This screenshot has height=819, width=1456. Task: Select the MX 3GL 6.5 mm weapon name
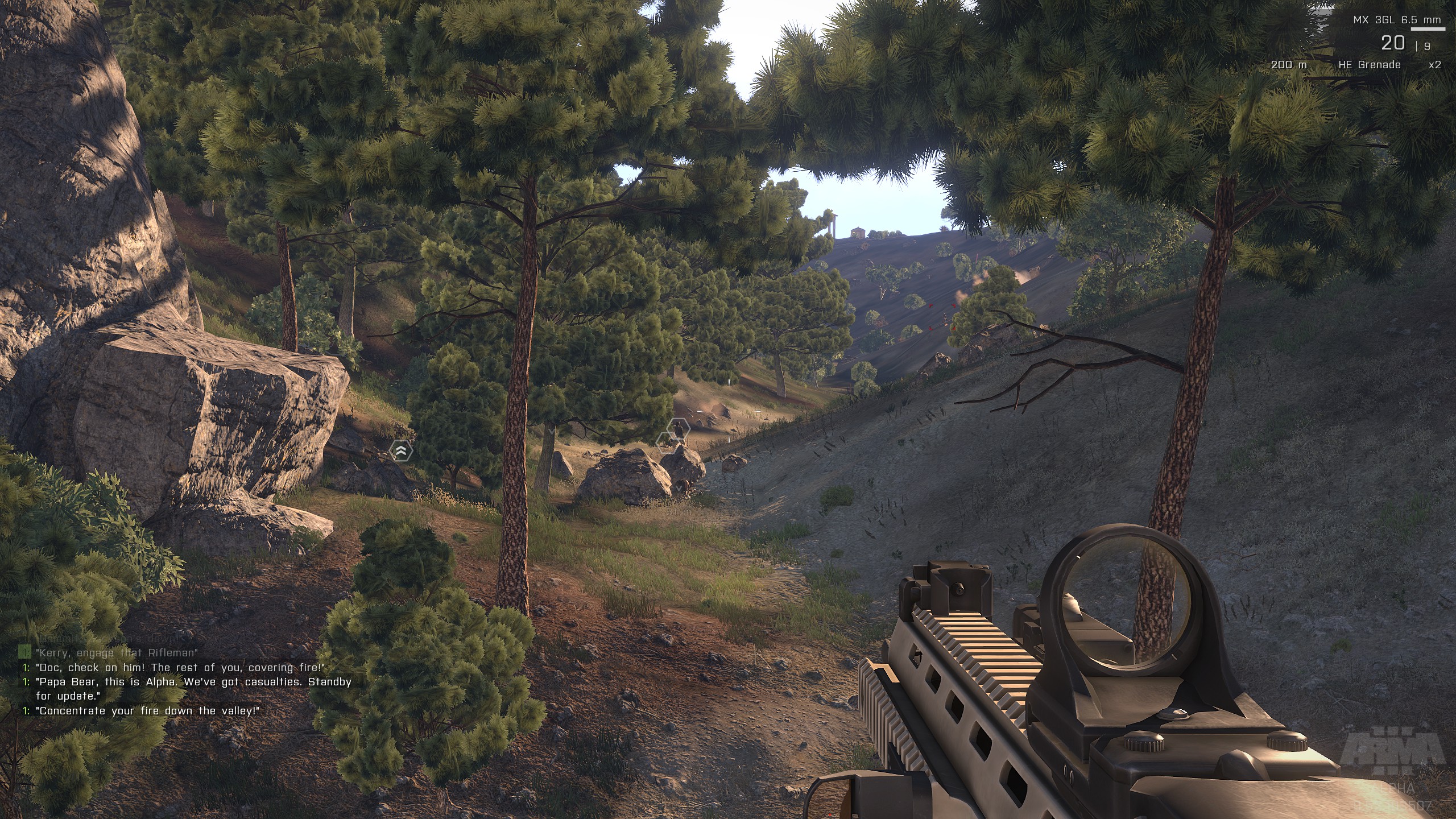tap(1398, 20)
